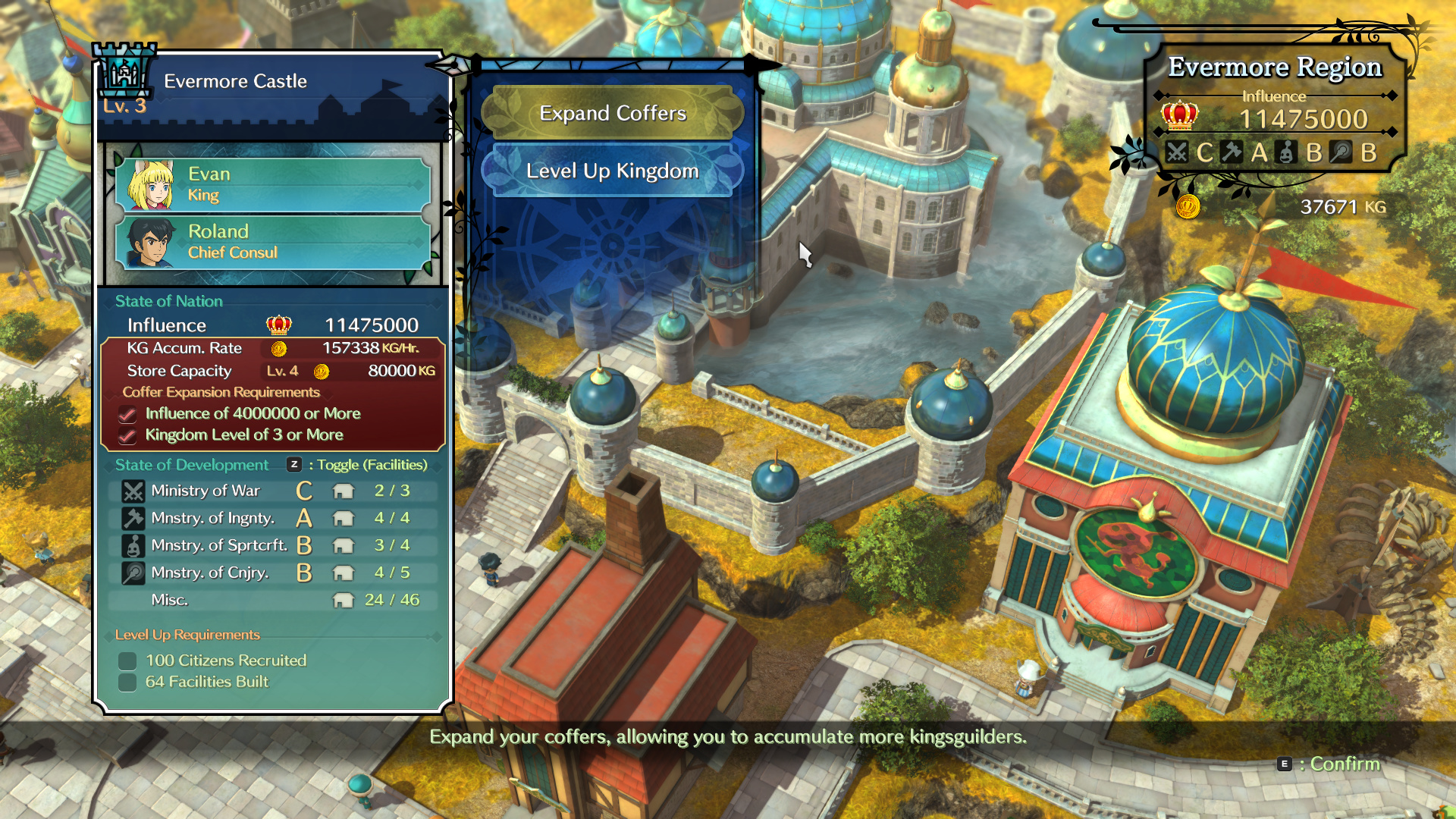This screenshot has height=819, width=1456.
Task: Click the Ministry of War row
Action: pos(273,491)
